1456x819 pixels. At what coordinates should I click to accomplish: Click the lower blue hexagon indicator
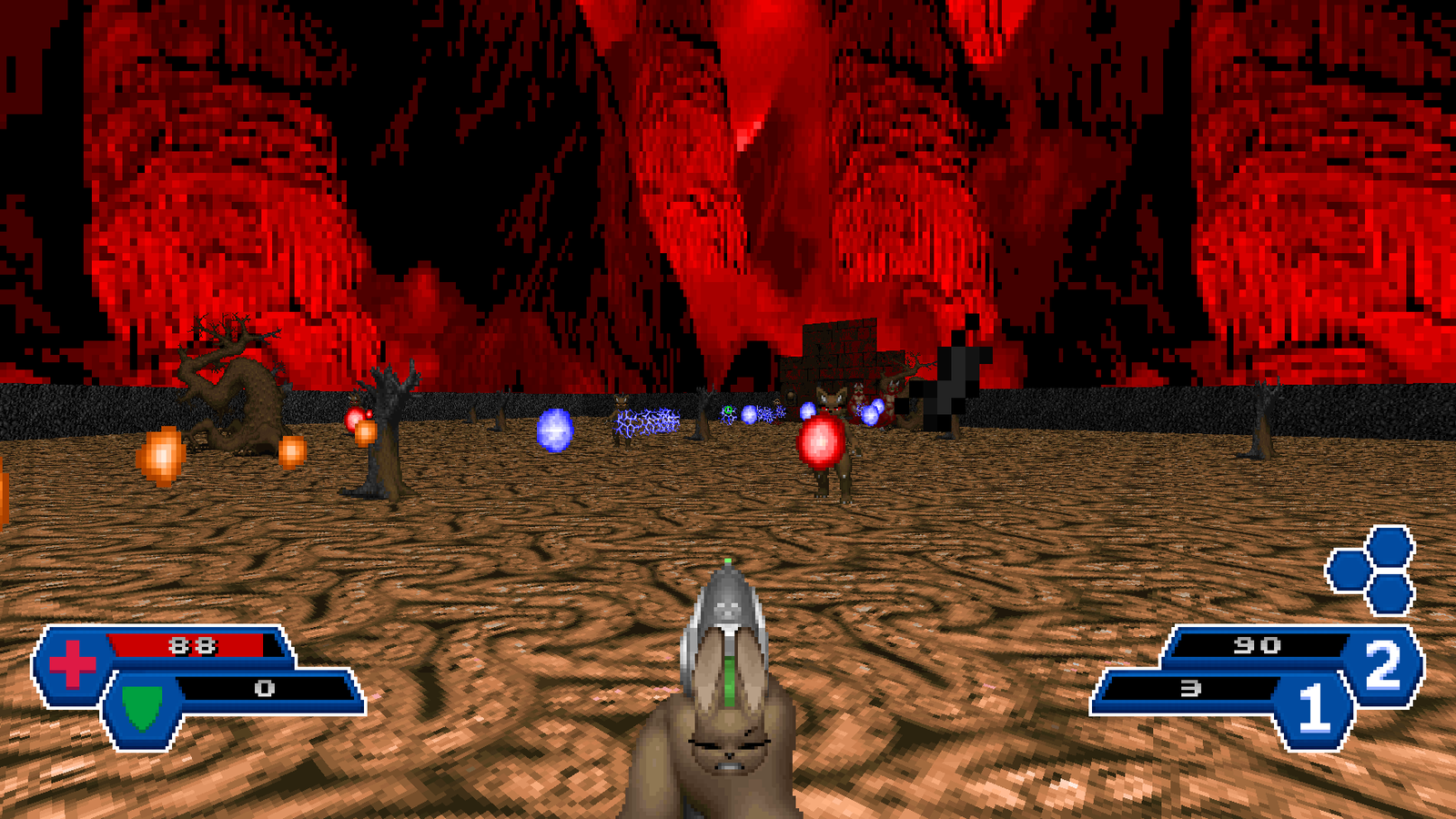click(x=1390, y=596)
